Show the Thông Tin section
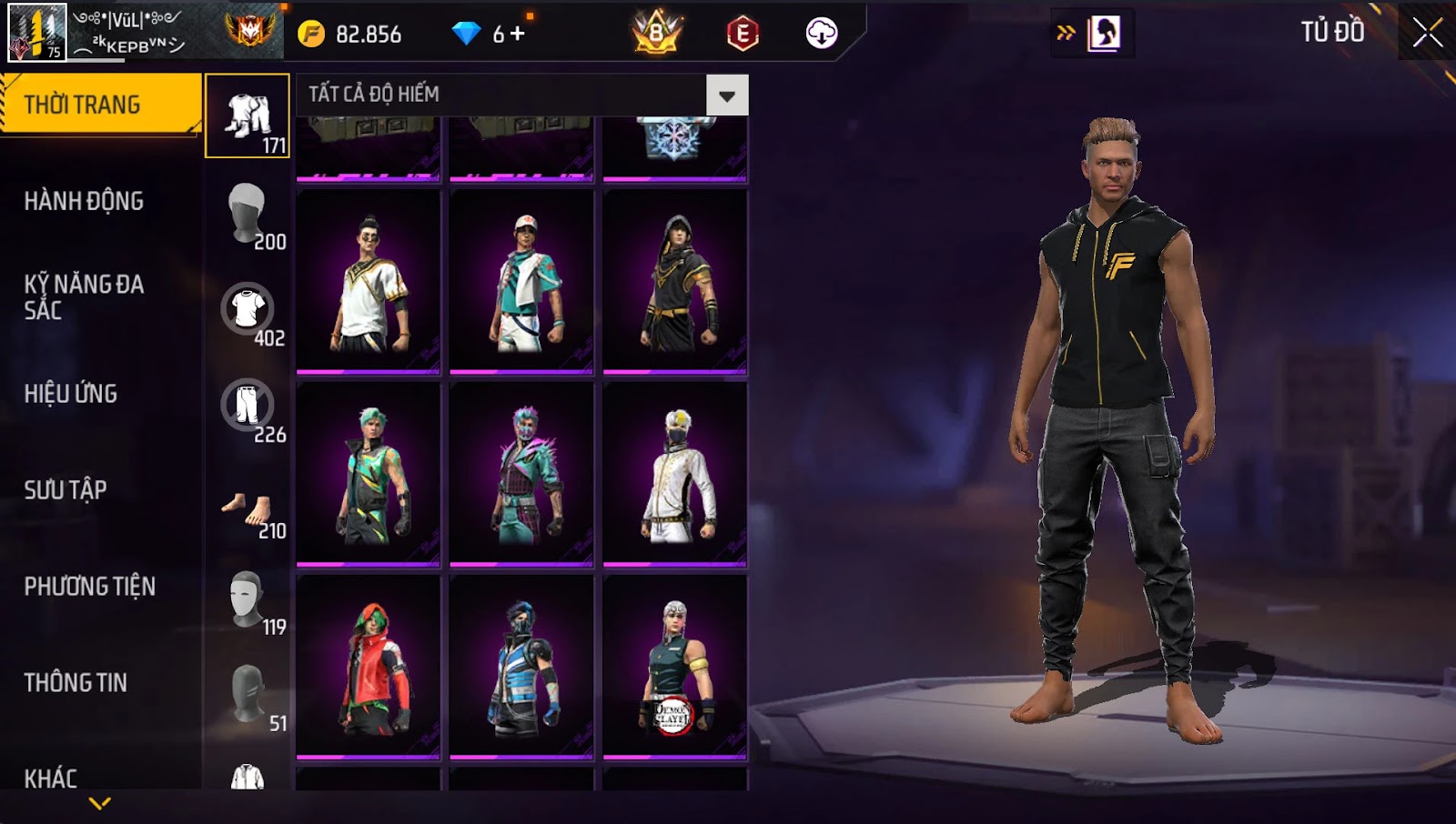The image size is (1456, 824). coord(76,683)
